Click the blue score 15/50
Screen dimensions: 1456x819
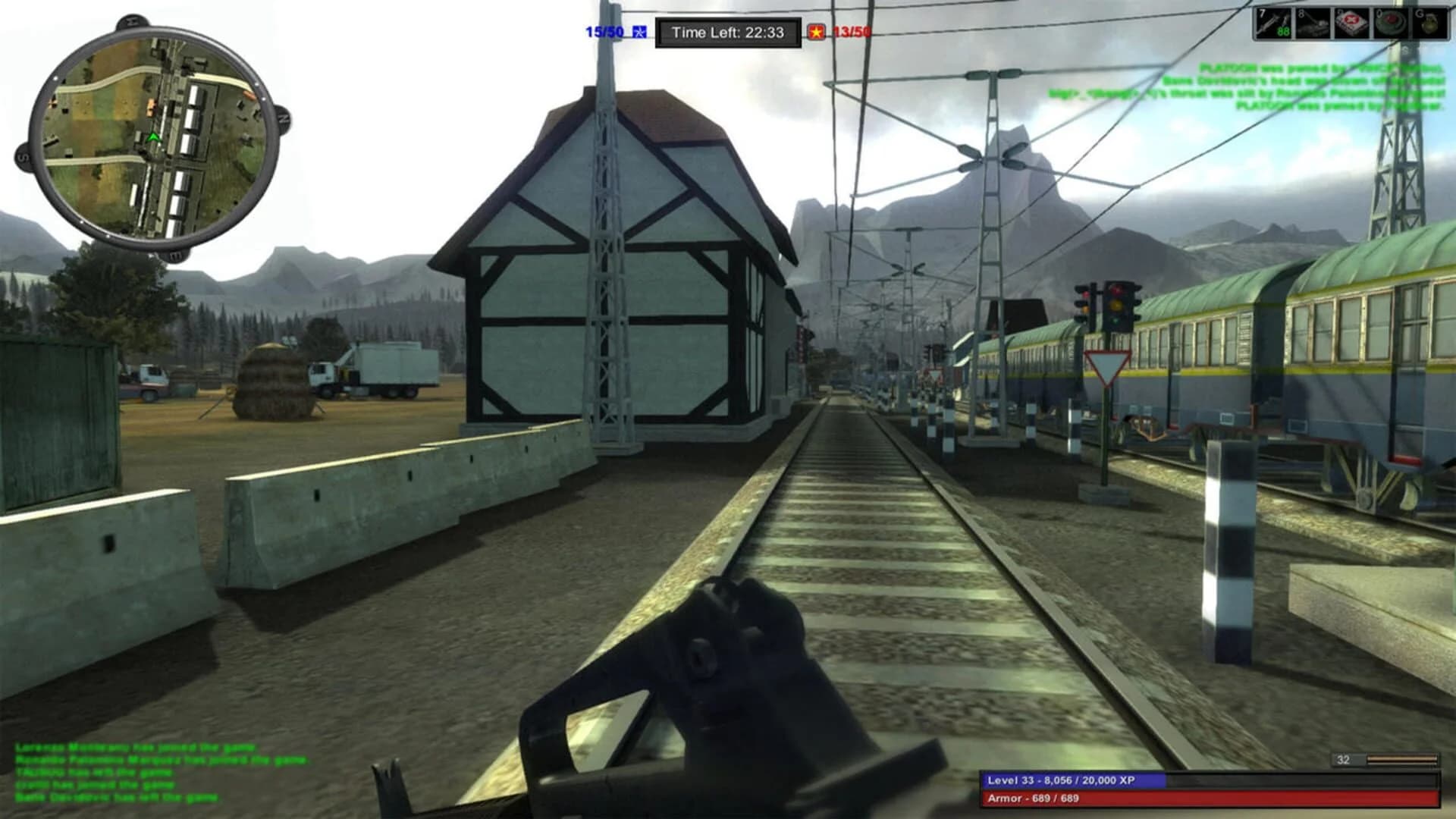tap(602, 32)
